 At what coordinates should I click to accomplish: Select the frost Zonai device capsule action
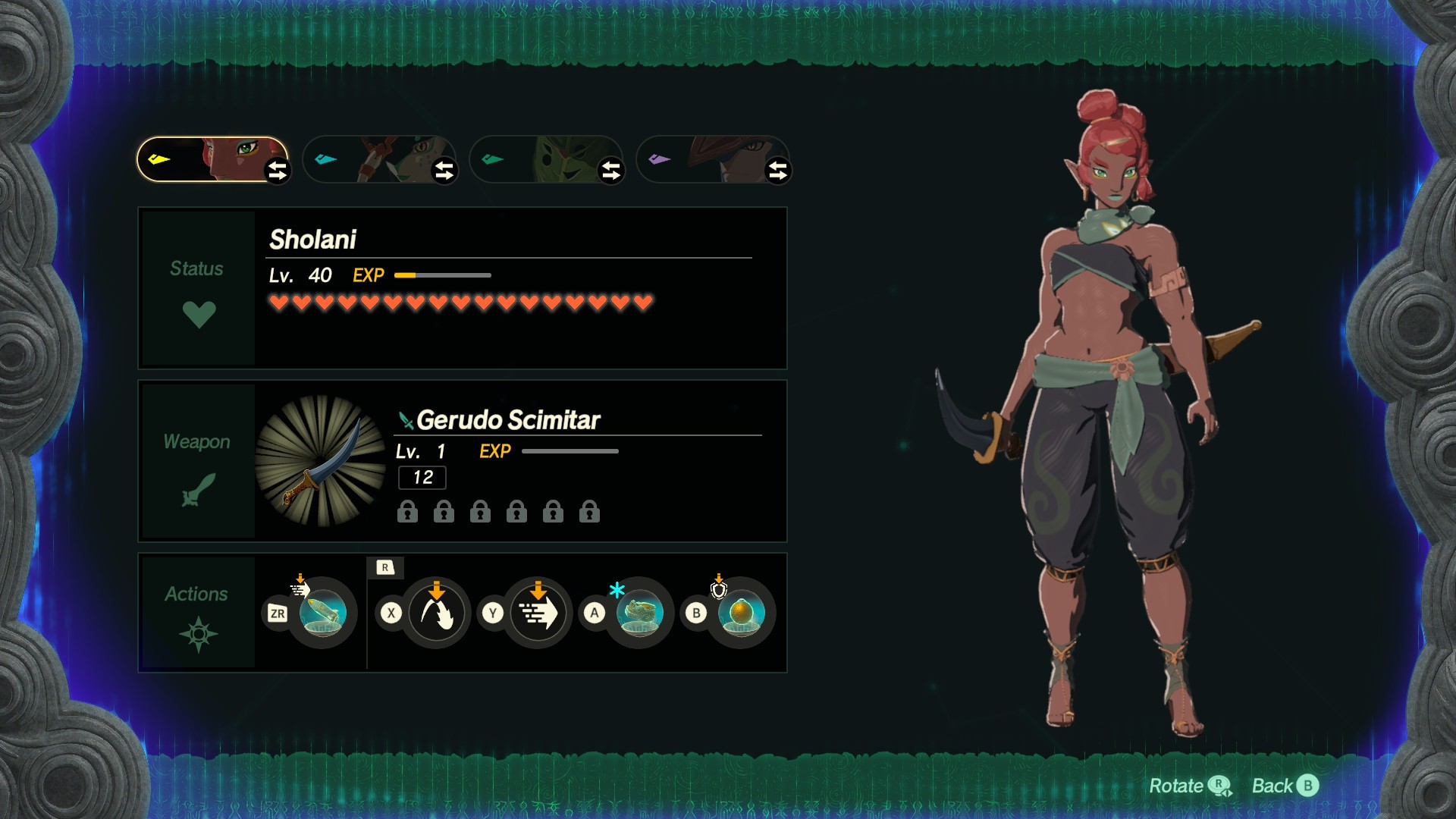click(639, 613)
